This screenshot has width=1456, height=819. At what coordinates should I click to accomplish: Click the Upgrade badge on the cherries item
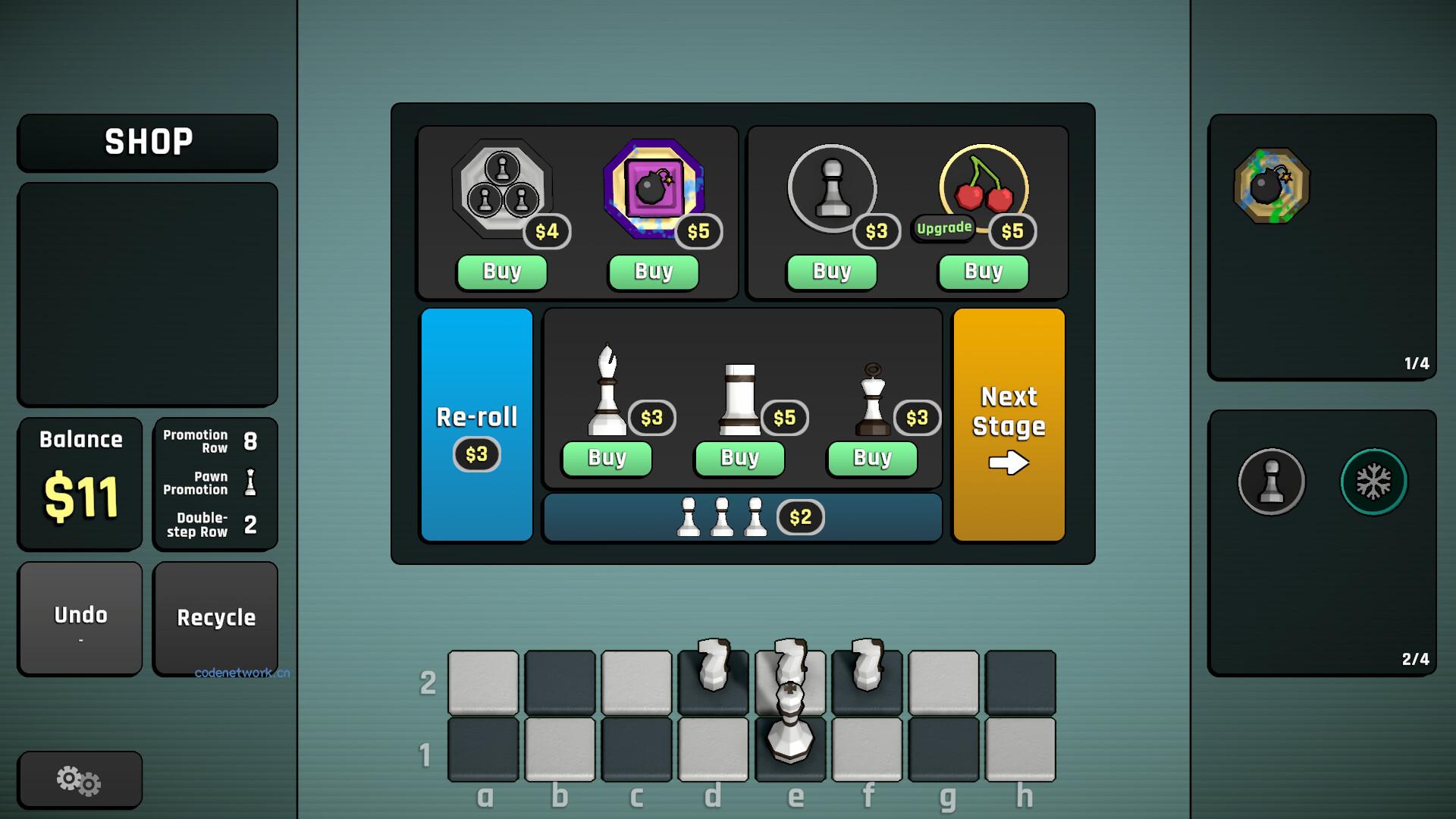click(944, 227)
